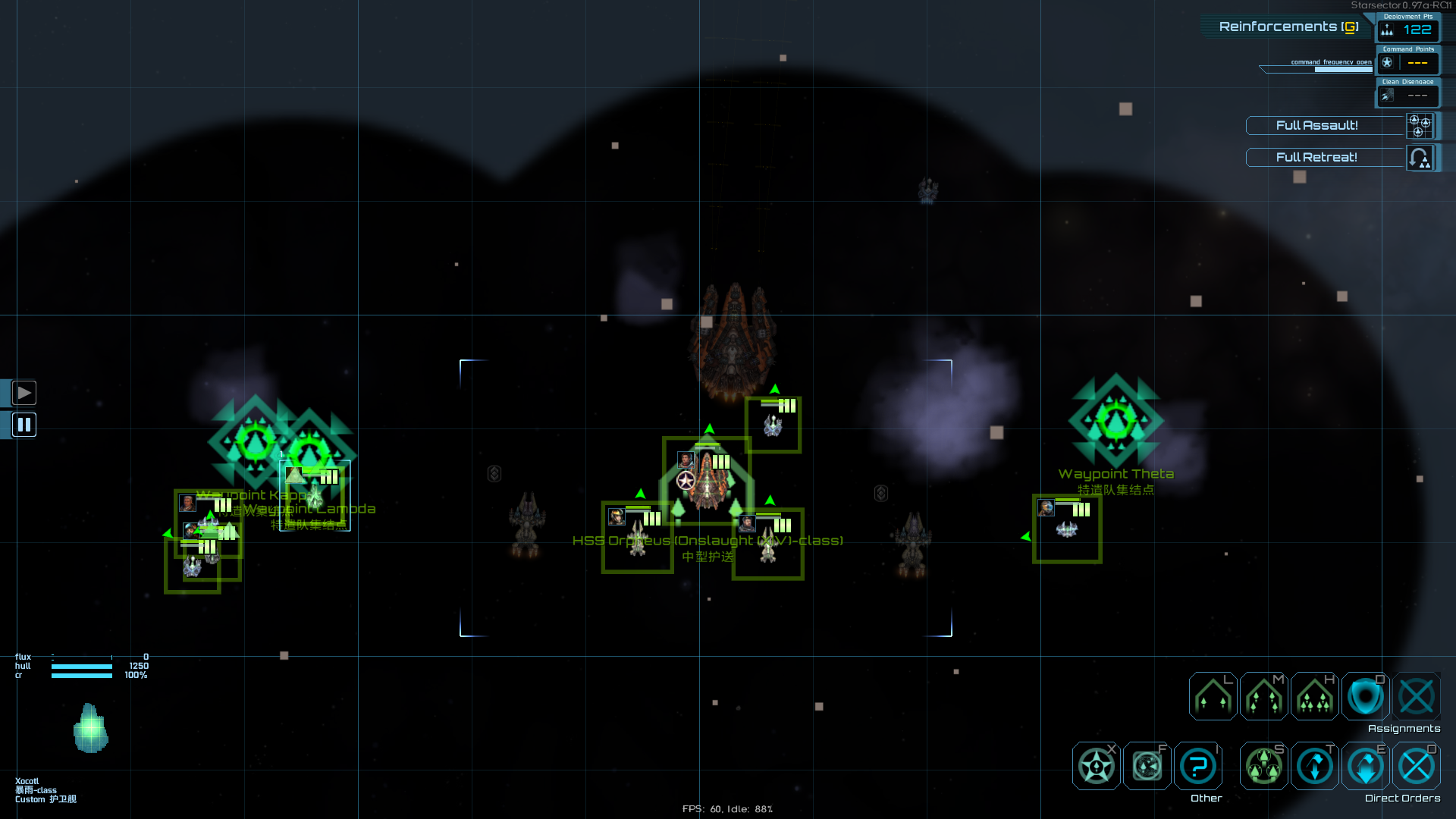This screenshot has height=819, width=1456.
Task: Open the question-mark order icon (I)
Action: [1197, 766]
